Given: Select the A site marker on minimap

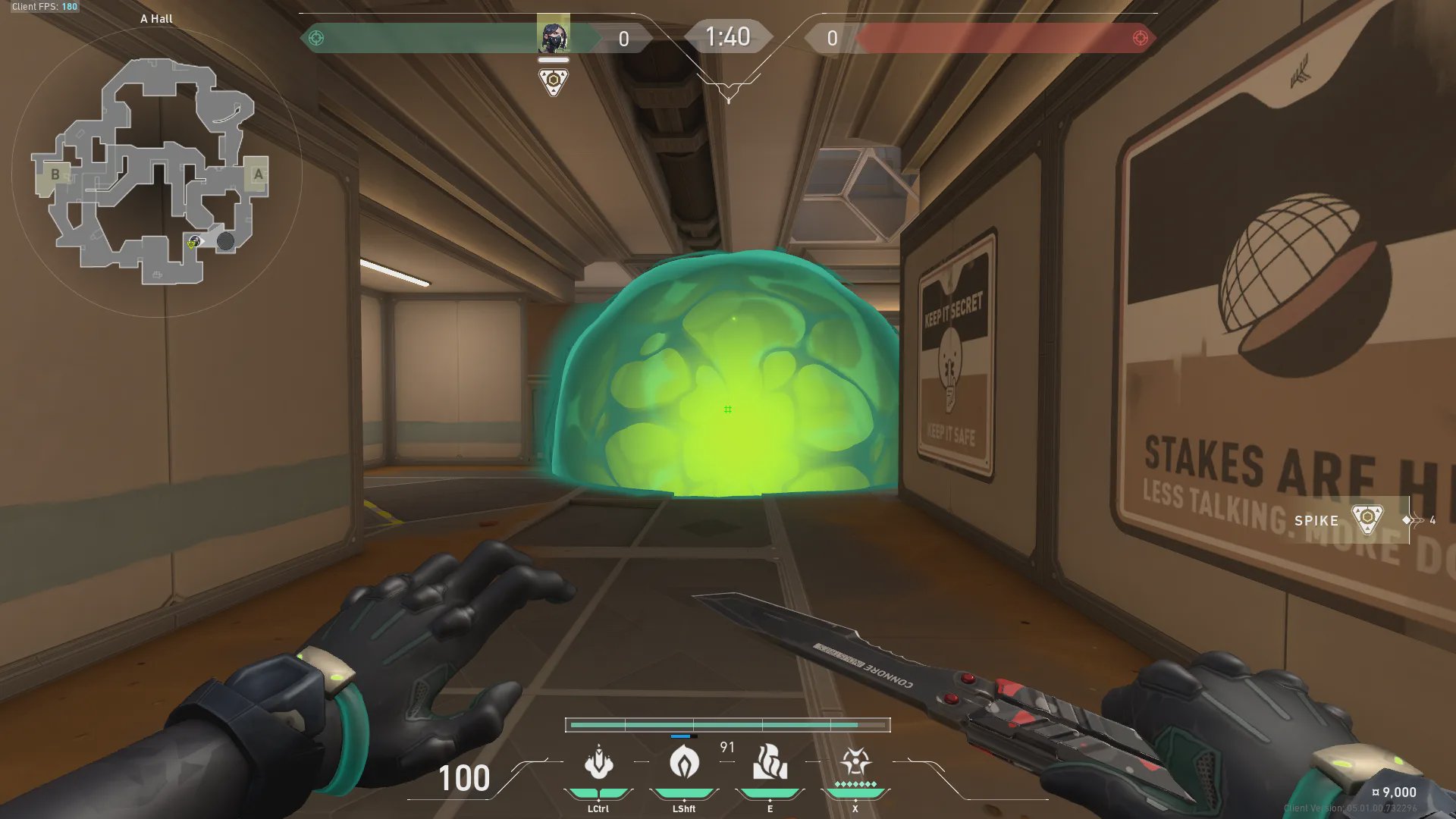Looking at the screenshot, I should pos(258,174).
